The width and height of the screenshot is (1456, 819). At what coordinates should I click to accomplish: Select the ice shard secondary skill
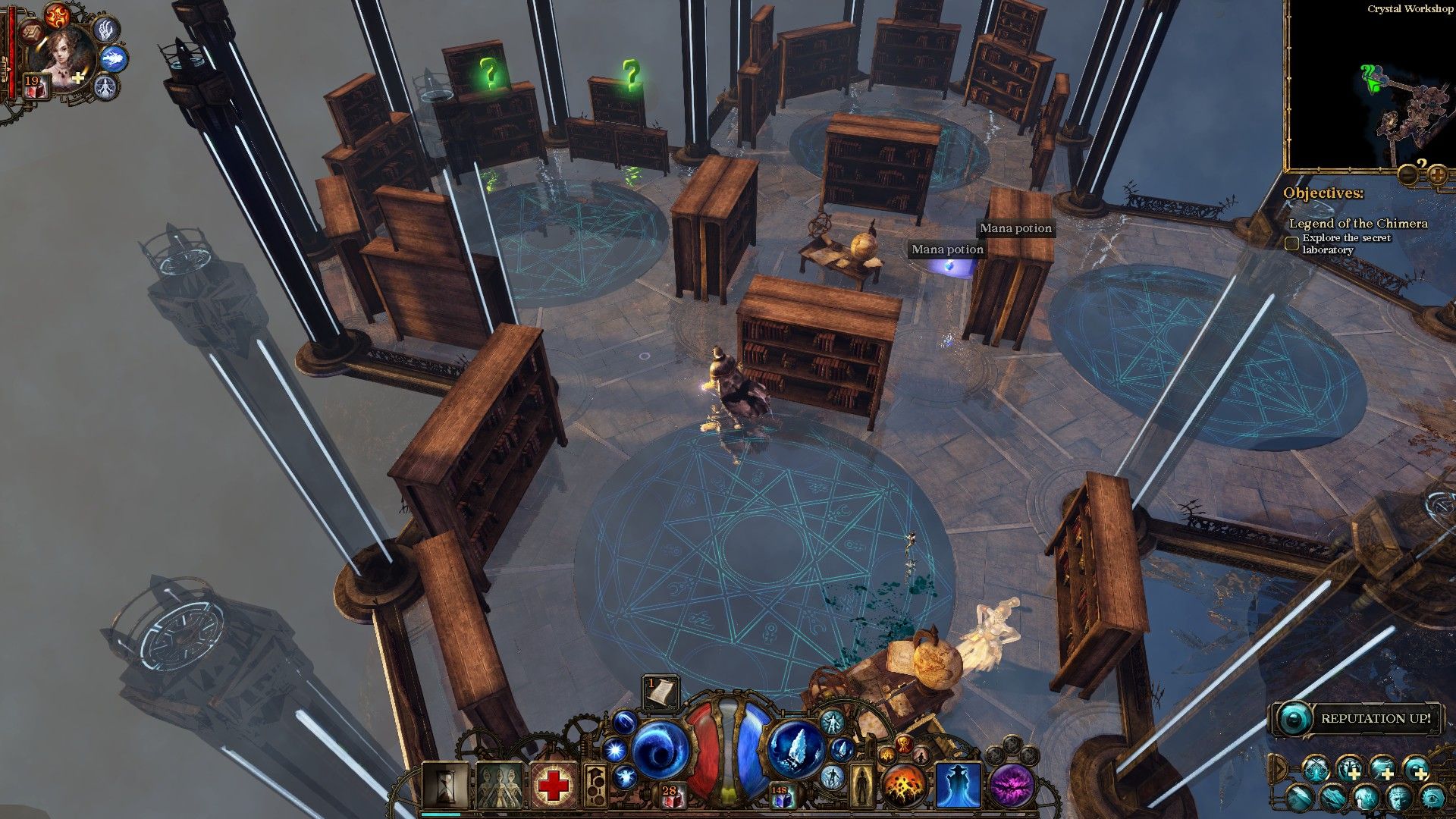click(x=796, y=750)
